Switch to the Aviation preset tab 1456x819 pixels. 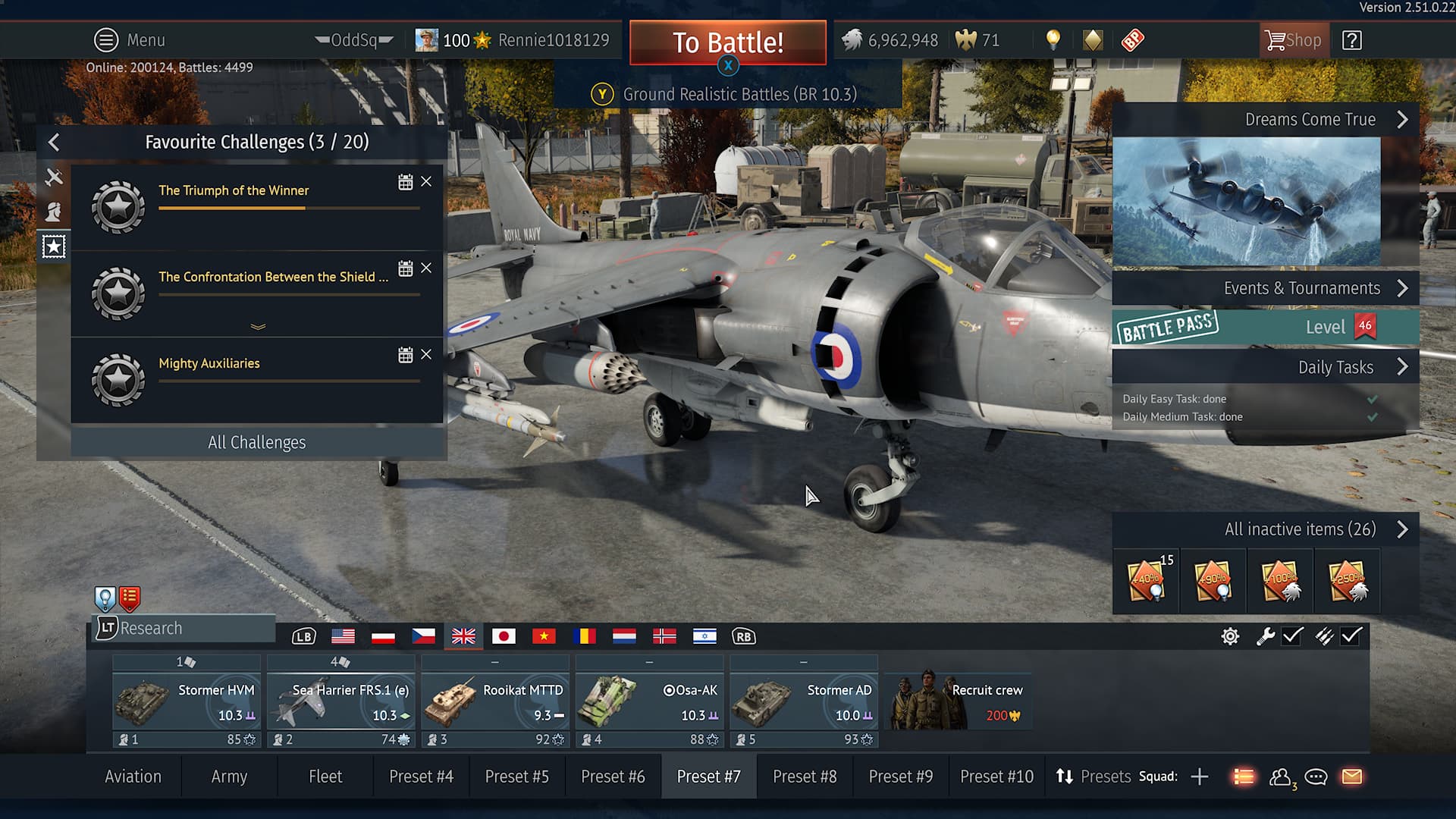[x=133, y=777]
